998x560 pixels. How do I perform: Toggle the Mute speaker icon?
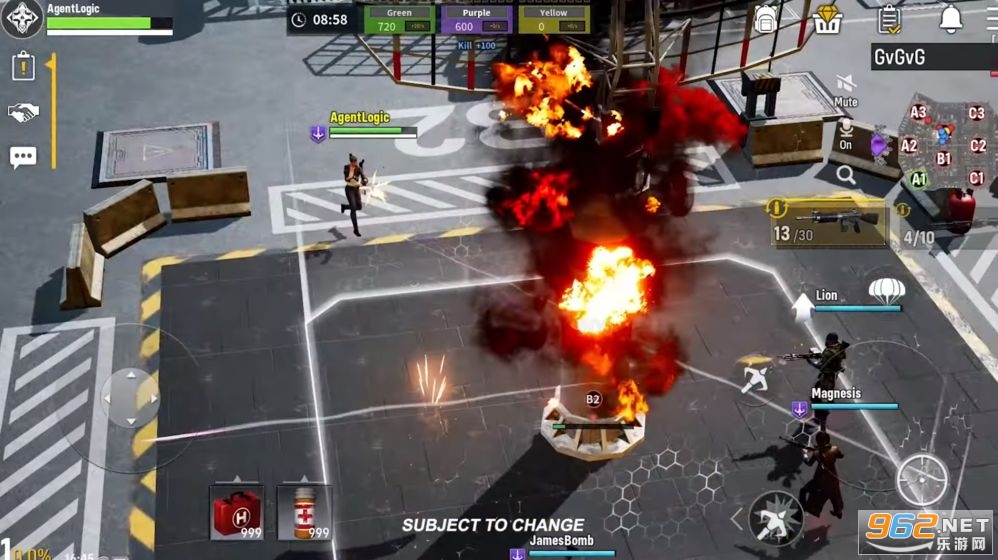pos(846,86)
